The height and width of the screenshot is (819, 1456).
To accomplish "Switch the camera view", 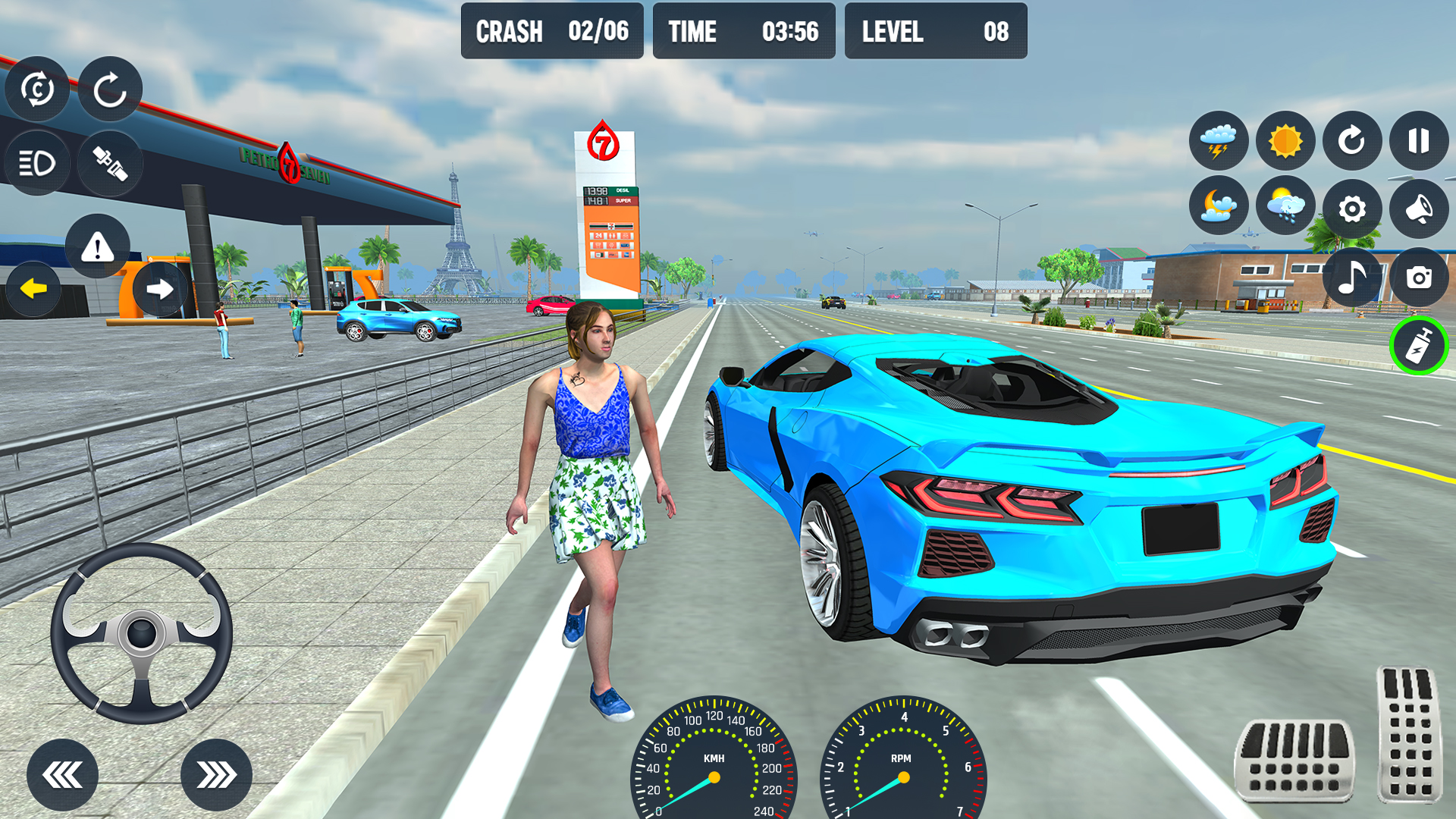I will pos(1419,278).
